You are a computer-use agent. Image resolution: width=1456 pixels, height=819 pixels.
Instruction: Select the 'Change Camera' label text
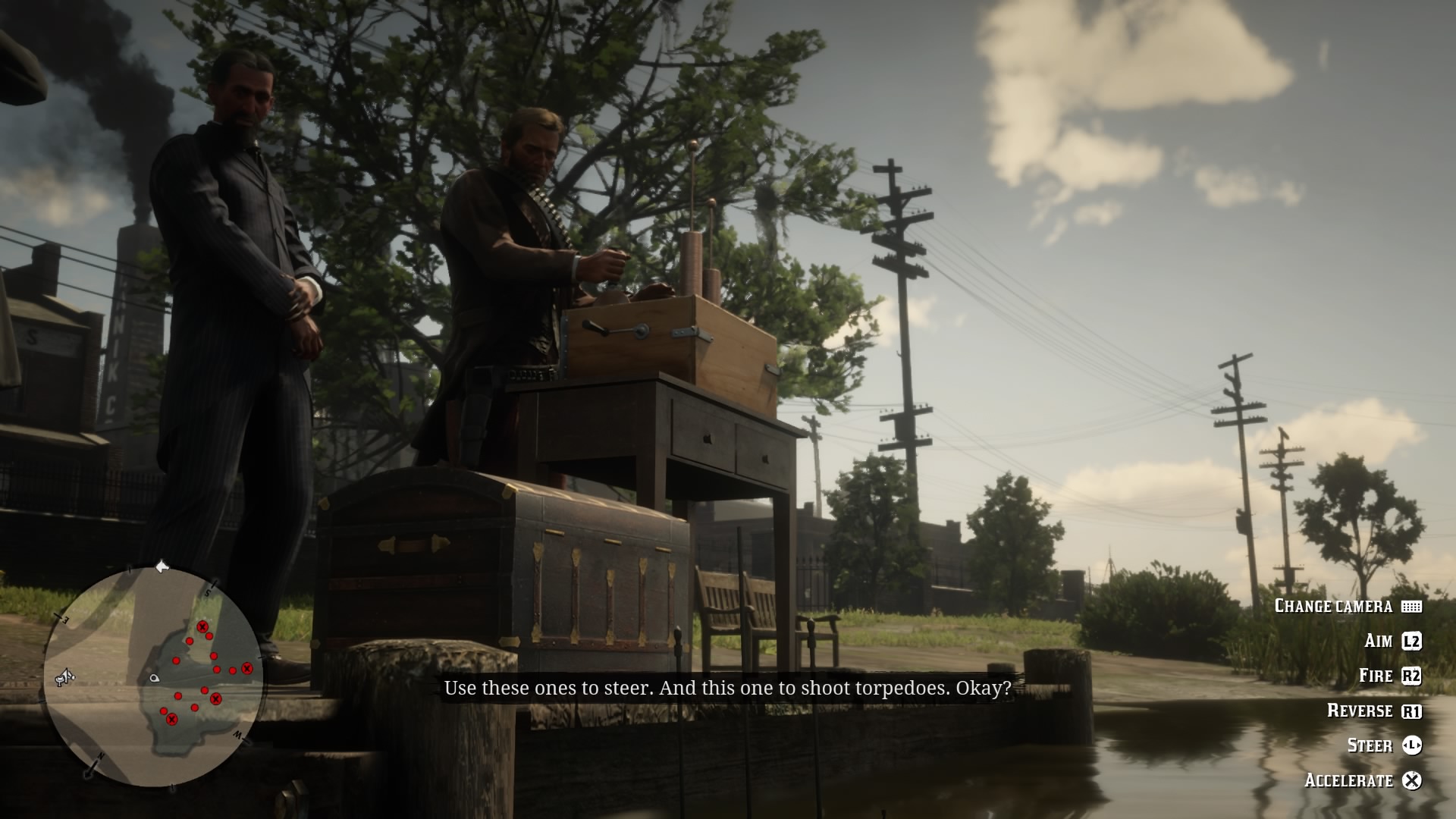(1334, 605)
